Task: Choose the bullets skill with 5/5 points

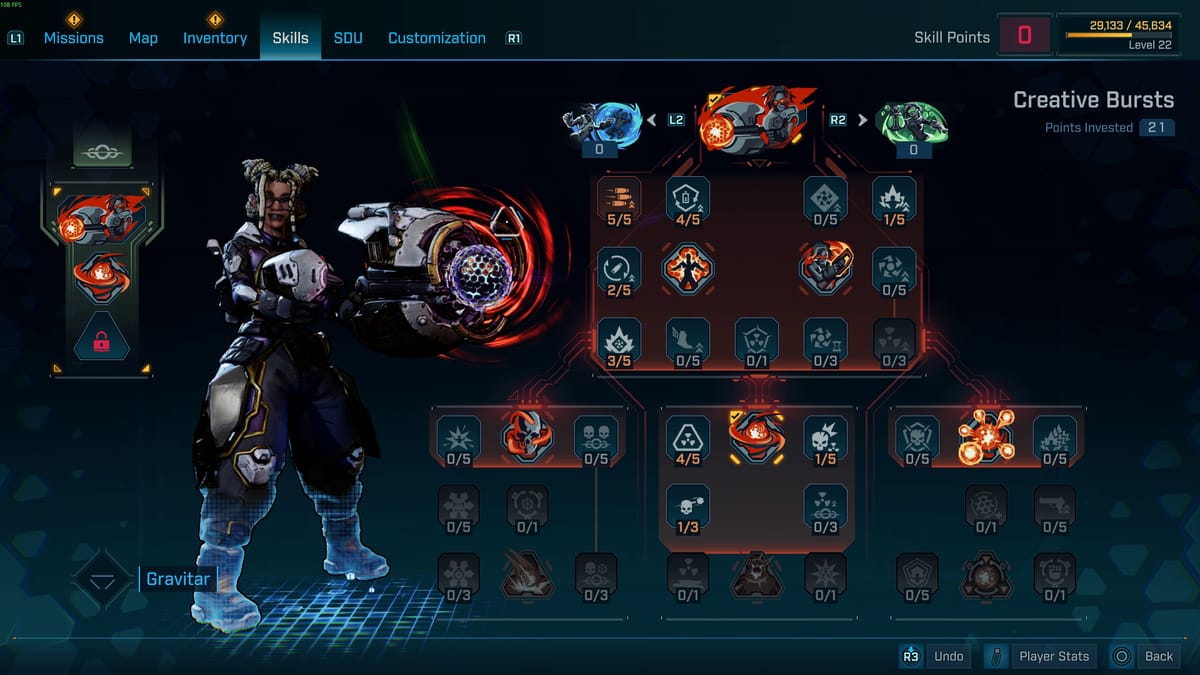Action: point(619,198)
